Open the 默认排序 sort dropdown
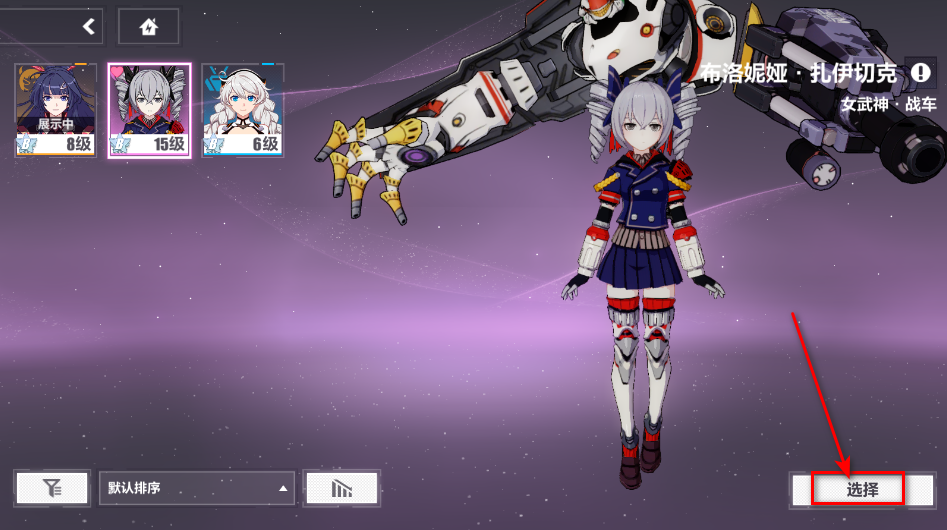This screenshot has height=530, width=947. [x=197, y=488]
